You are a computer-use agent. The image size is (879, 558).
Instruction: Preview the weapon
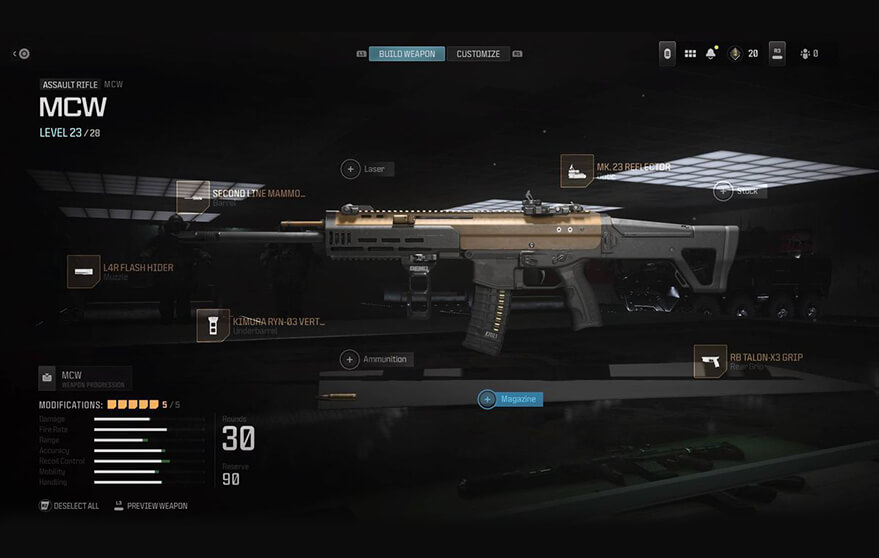pos(151,506)
